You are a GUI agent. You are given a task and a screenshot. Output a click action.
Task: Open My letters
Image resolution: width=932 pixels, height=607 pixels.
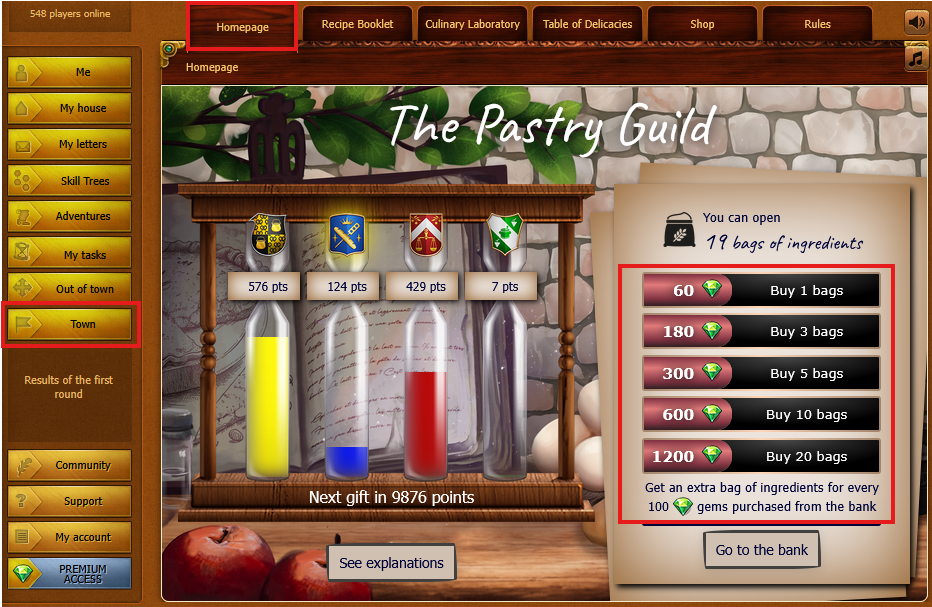click(x=70, y=144)
